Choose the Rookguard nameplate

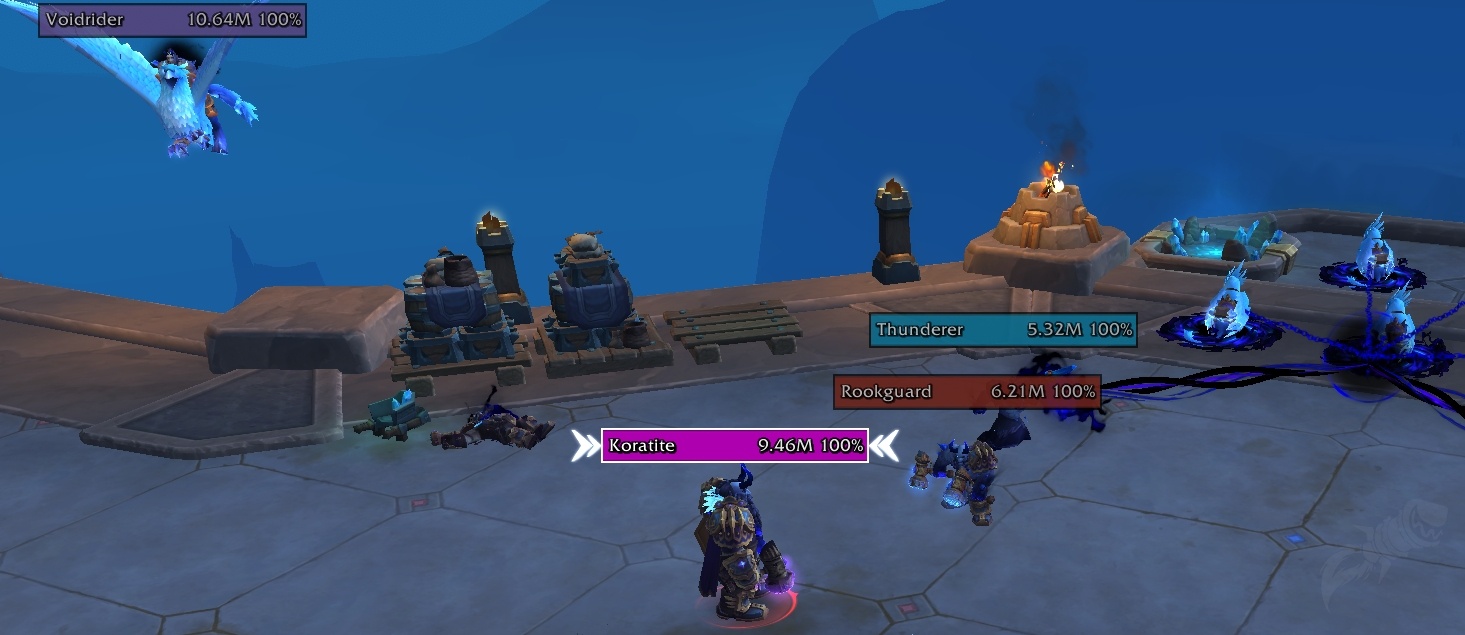(x=967, y=392)
